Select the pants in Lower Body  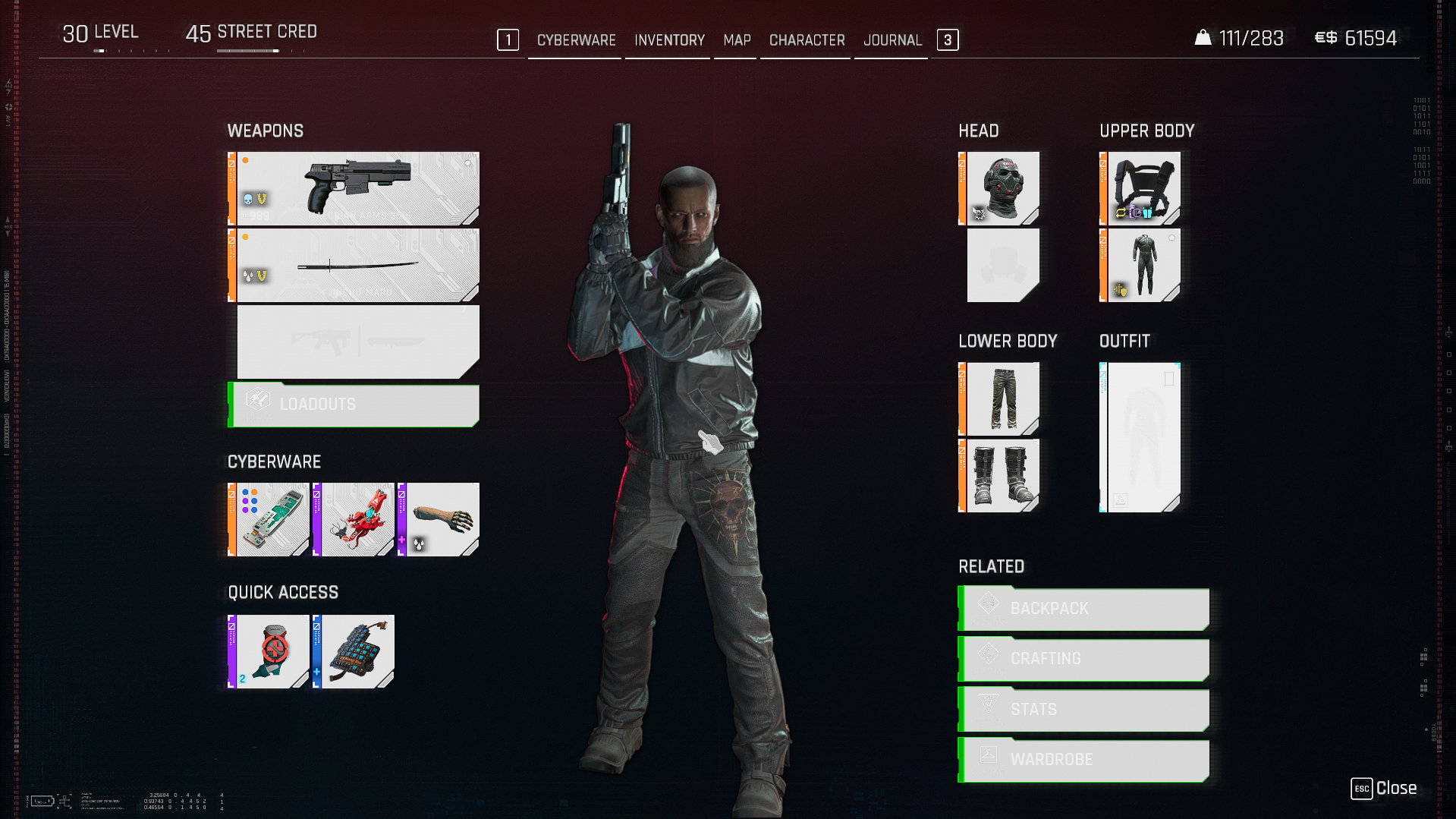point(1000,398)
